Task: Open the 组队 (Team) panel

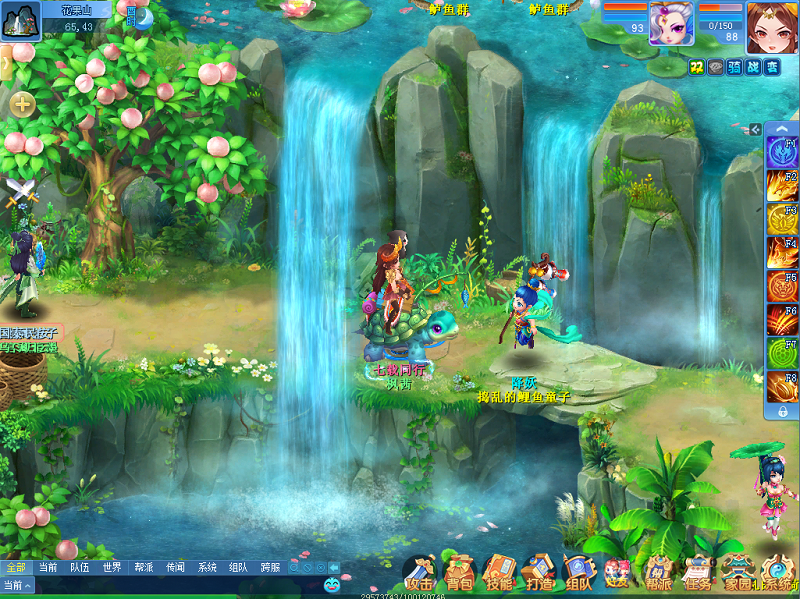Action: (578, 573)
